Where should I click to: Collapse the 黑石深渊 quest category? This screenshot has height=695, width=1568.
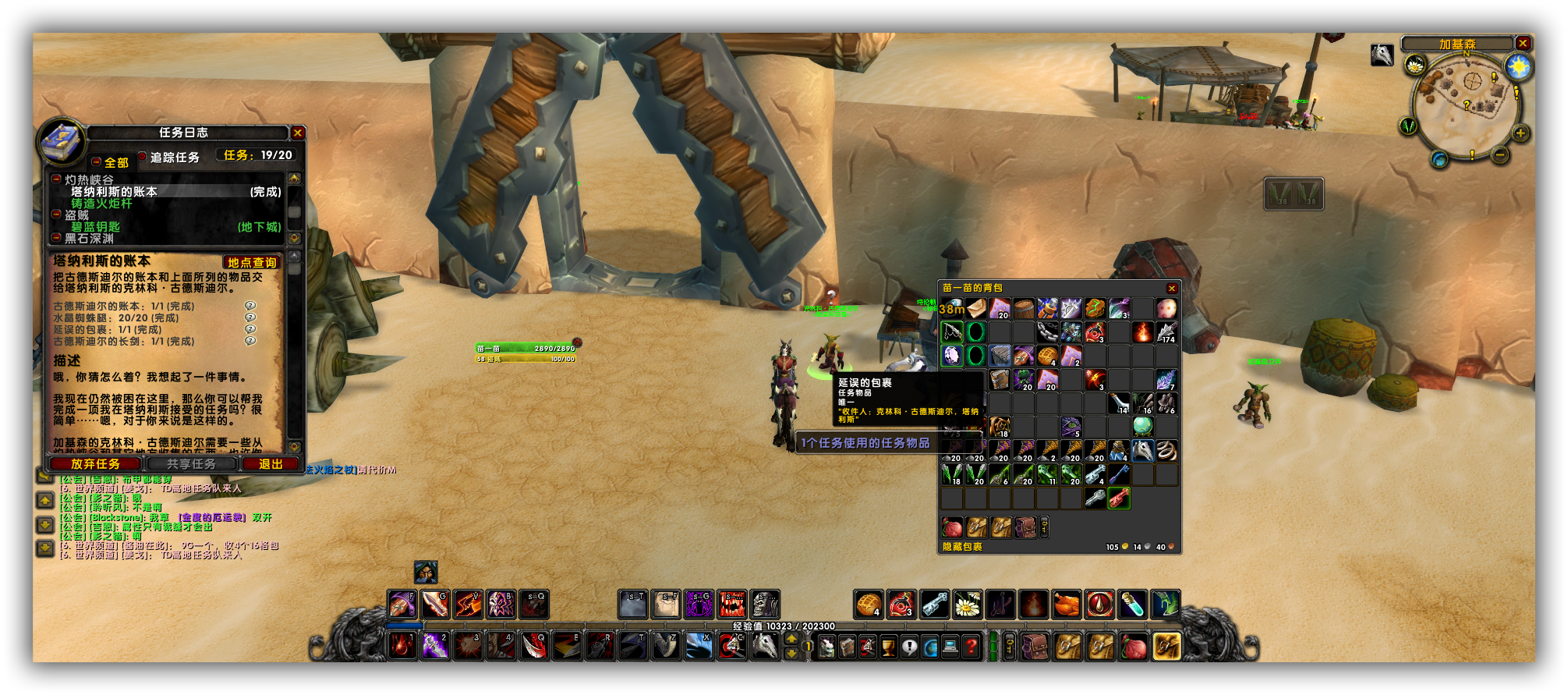point(57,238)
